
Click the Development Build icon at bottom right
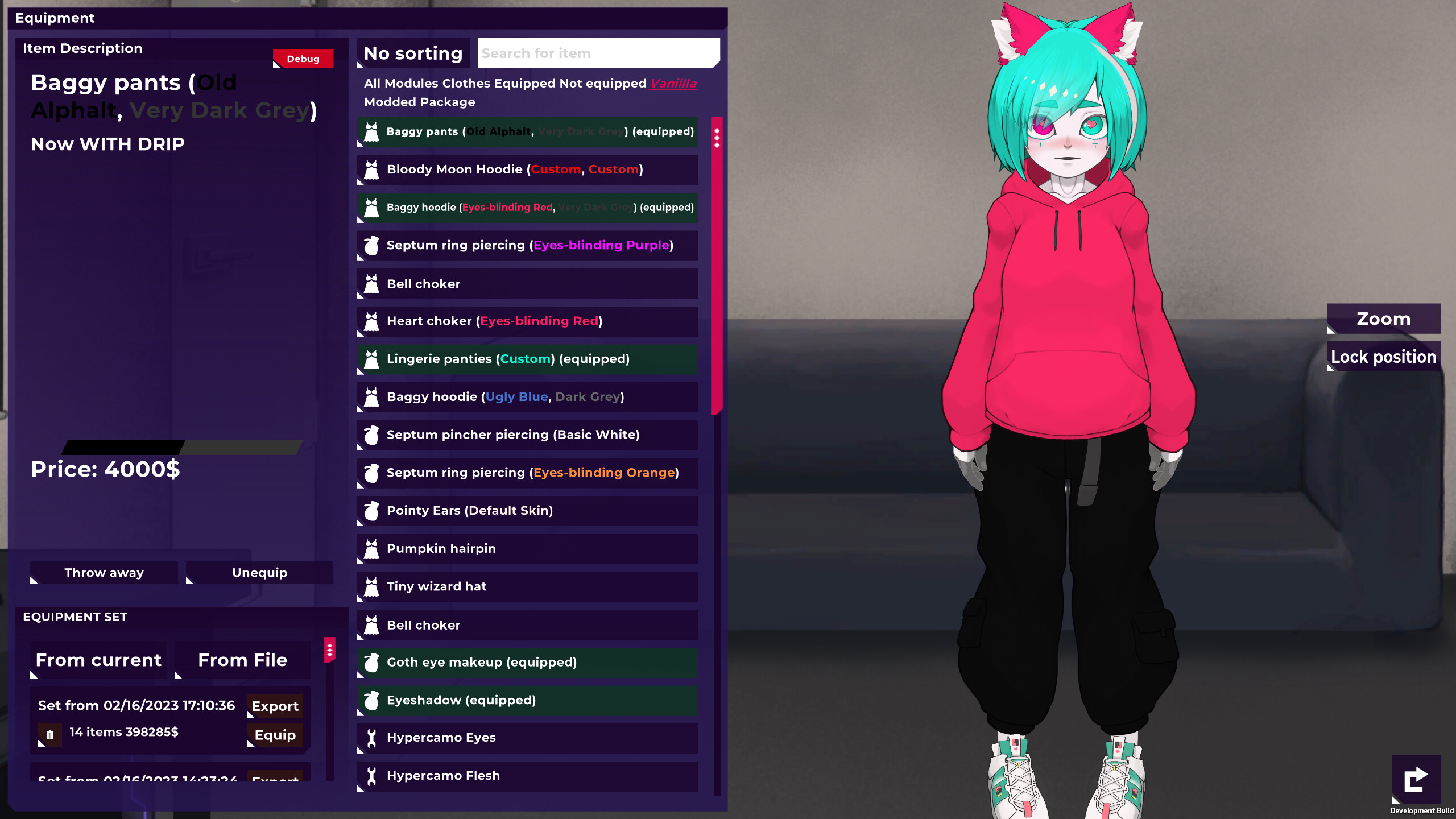[x=1416, y=779]
